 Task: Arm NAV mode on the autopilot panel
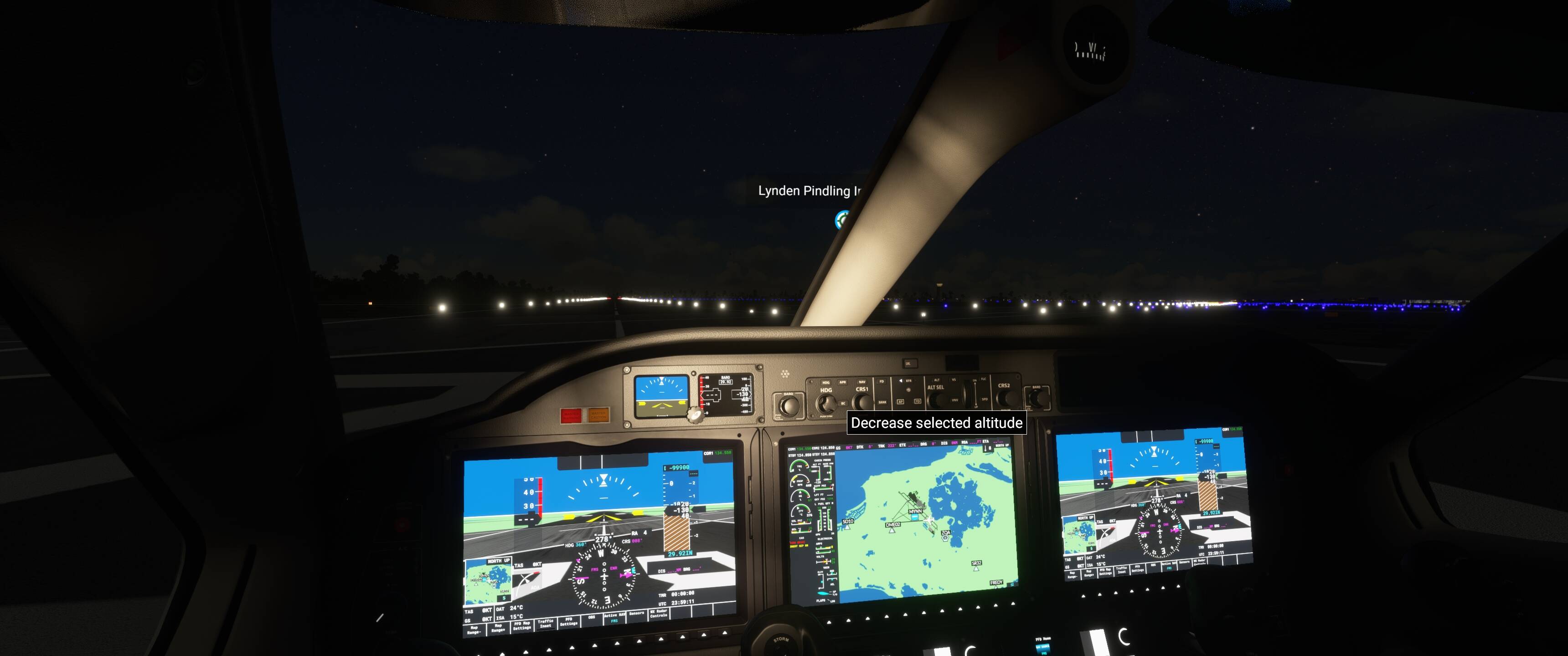pos(862,382)
